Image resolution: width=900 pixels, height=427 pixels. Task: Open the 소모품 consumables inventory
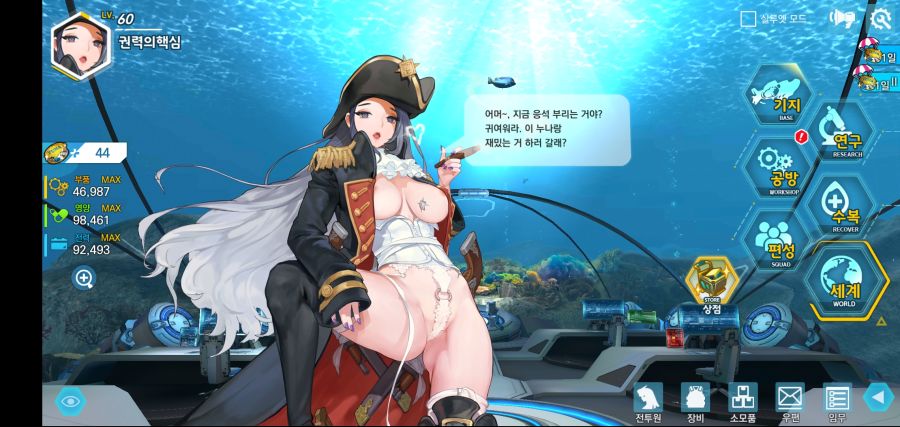(x=742, y=401)
